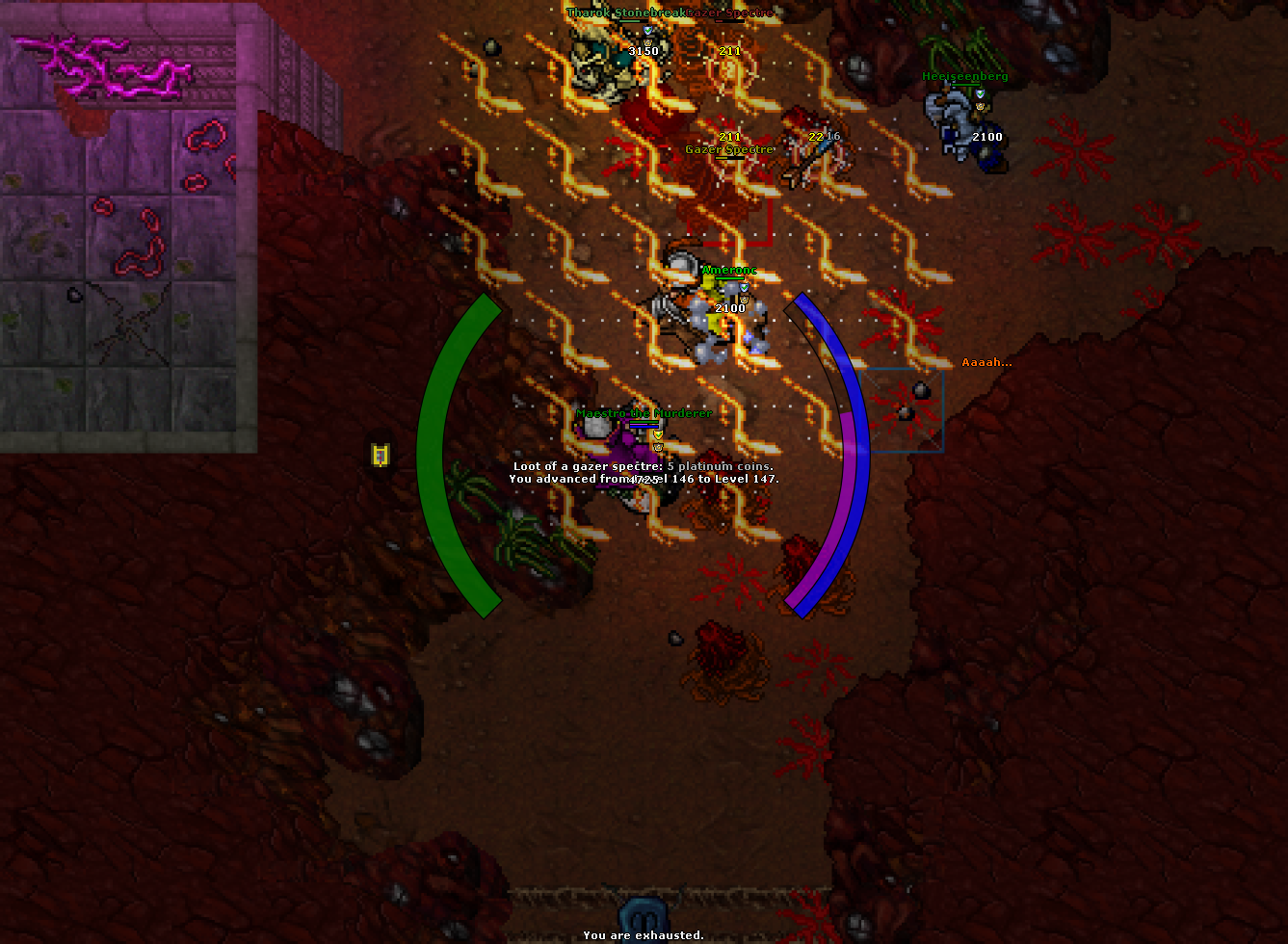Click the 'Aaaah...' speech text
The image size is (1288, 944).
coord(986,362)
